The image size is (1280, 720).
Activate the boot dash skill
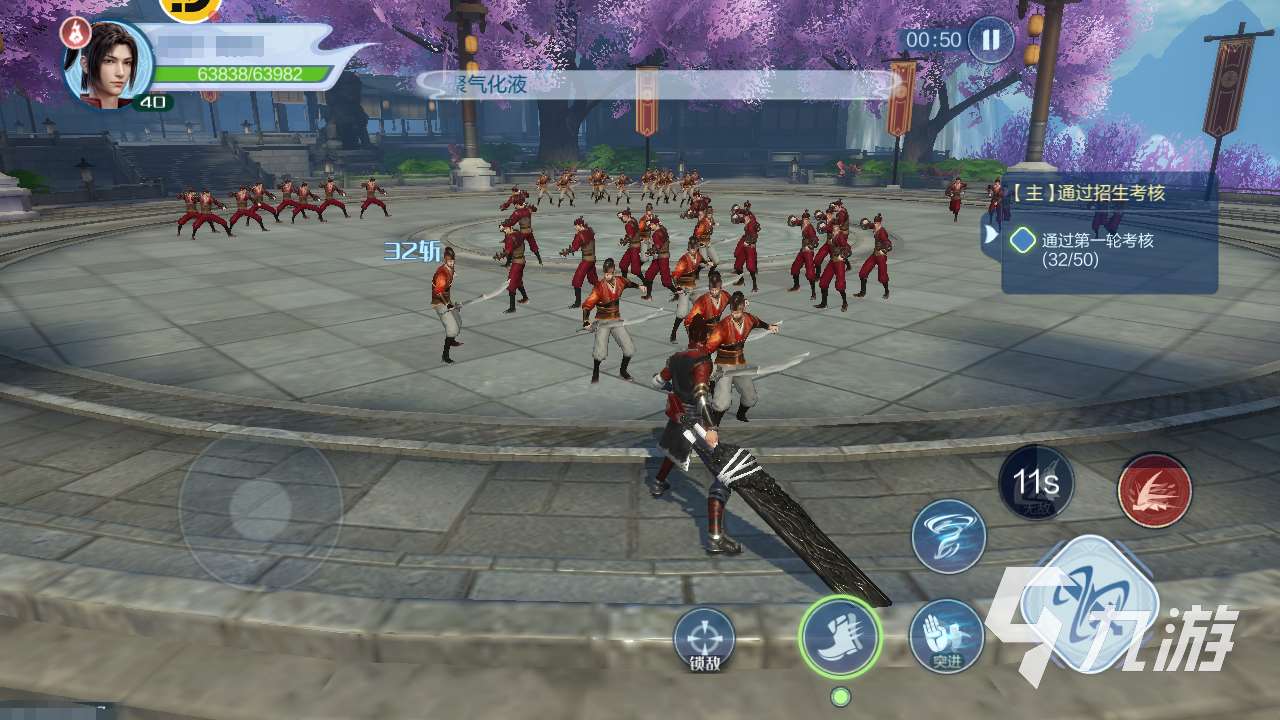840,637
